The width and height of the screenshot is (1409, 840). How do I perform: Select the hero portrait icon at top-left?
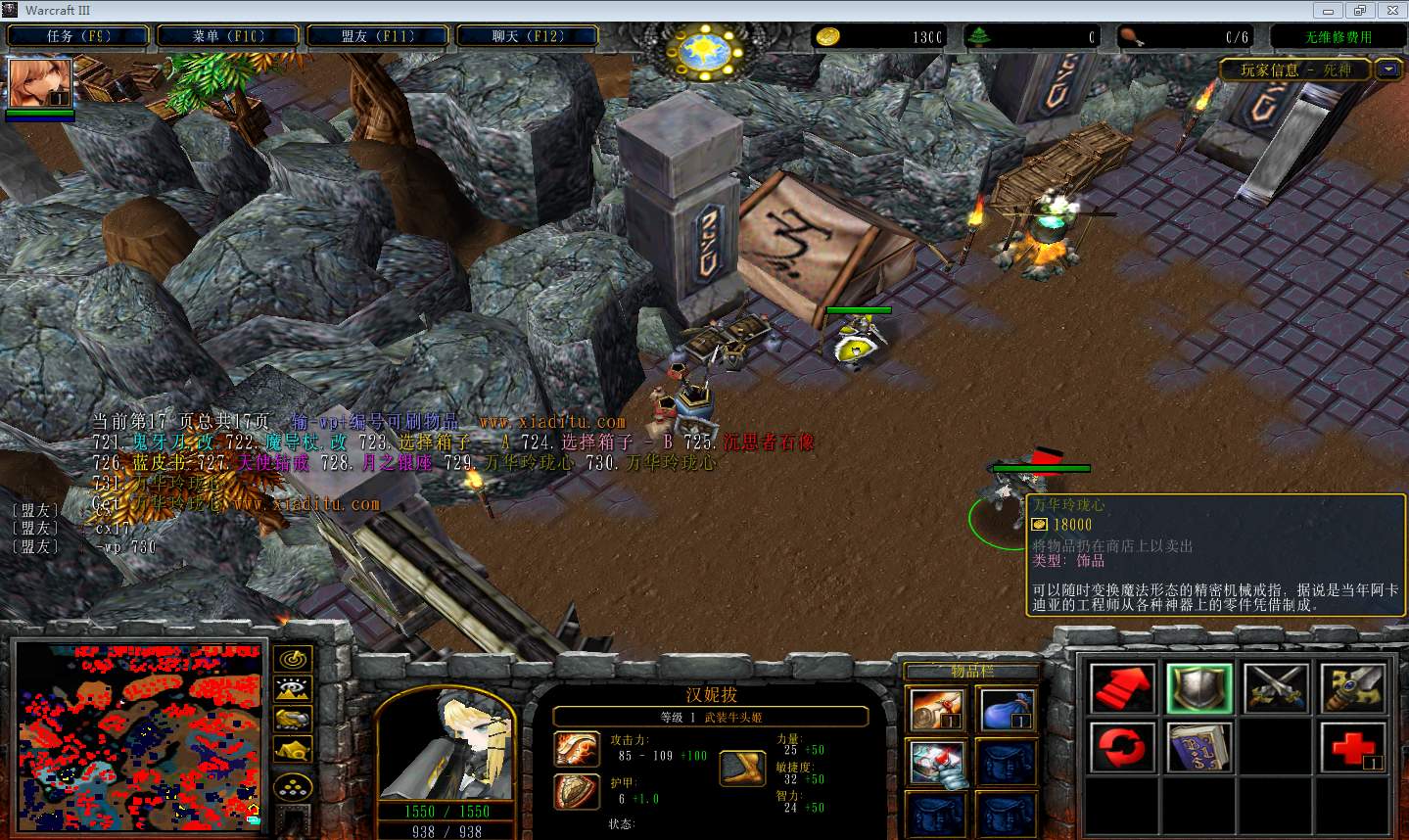[x=40, y=84]
